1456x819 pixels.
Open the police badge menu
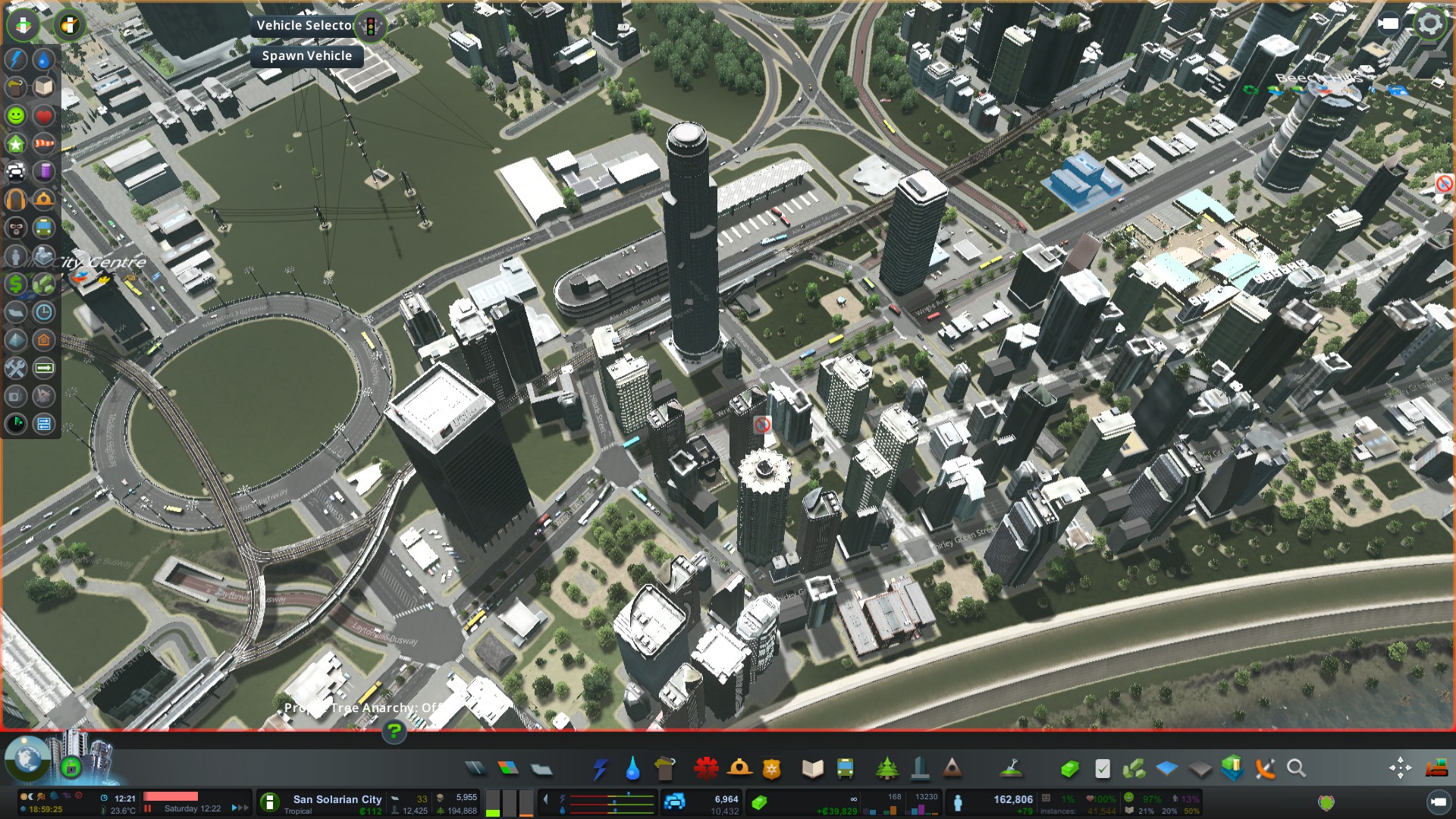tap(772, 769)
